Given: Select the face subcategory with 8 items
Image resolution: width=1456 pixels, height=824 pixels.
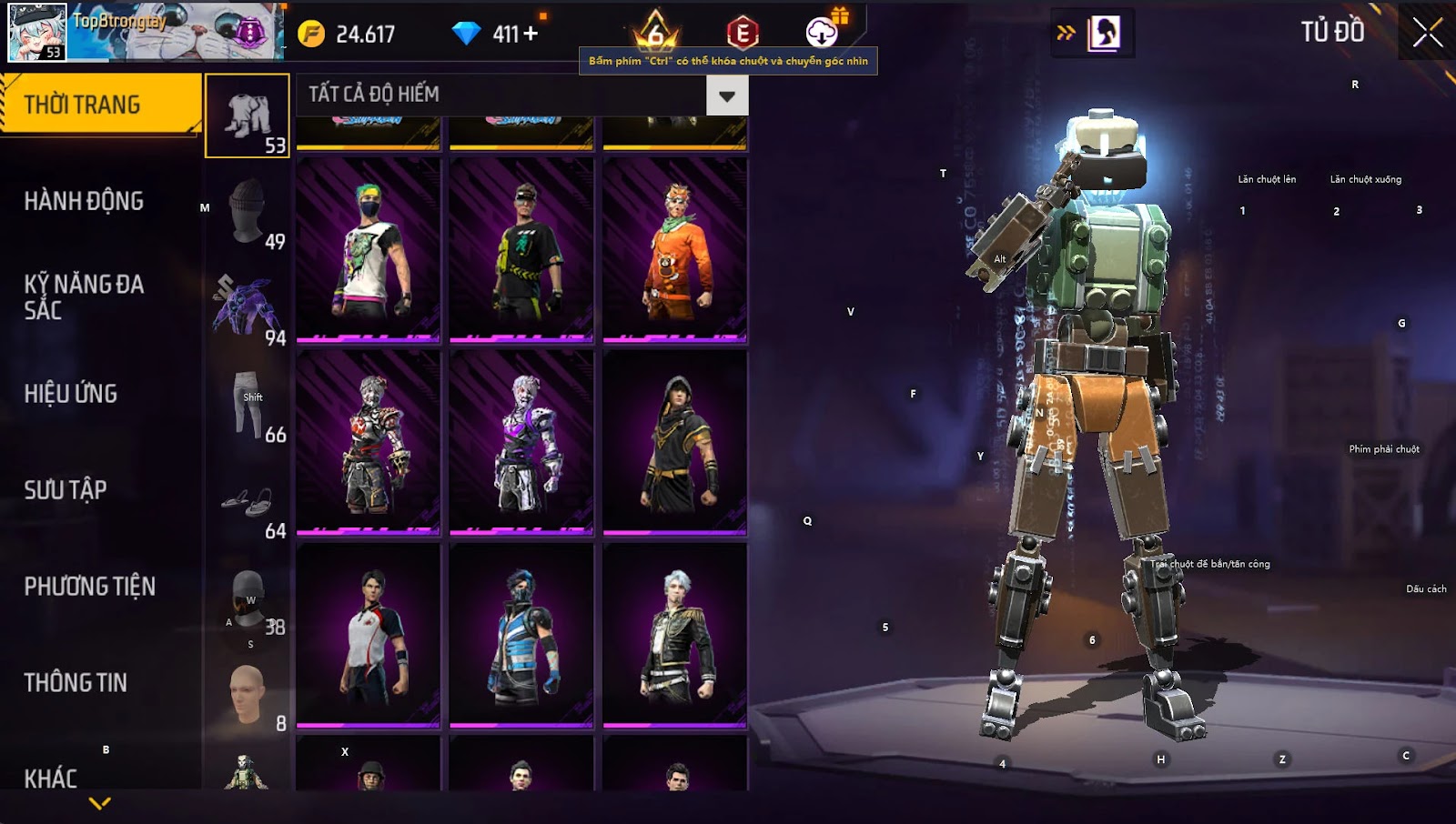Looking at the screenshot, I should coord(248,694).
